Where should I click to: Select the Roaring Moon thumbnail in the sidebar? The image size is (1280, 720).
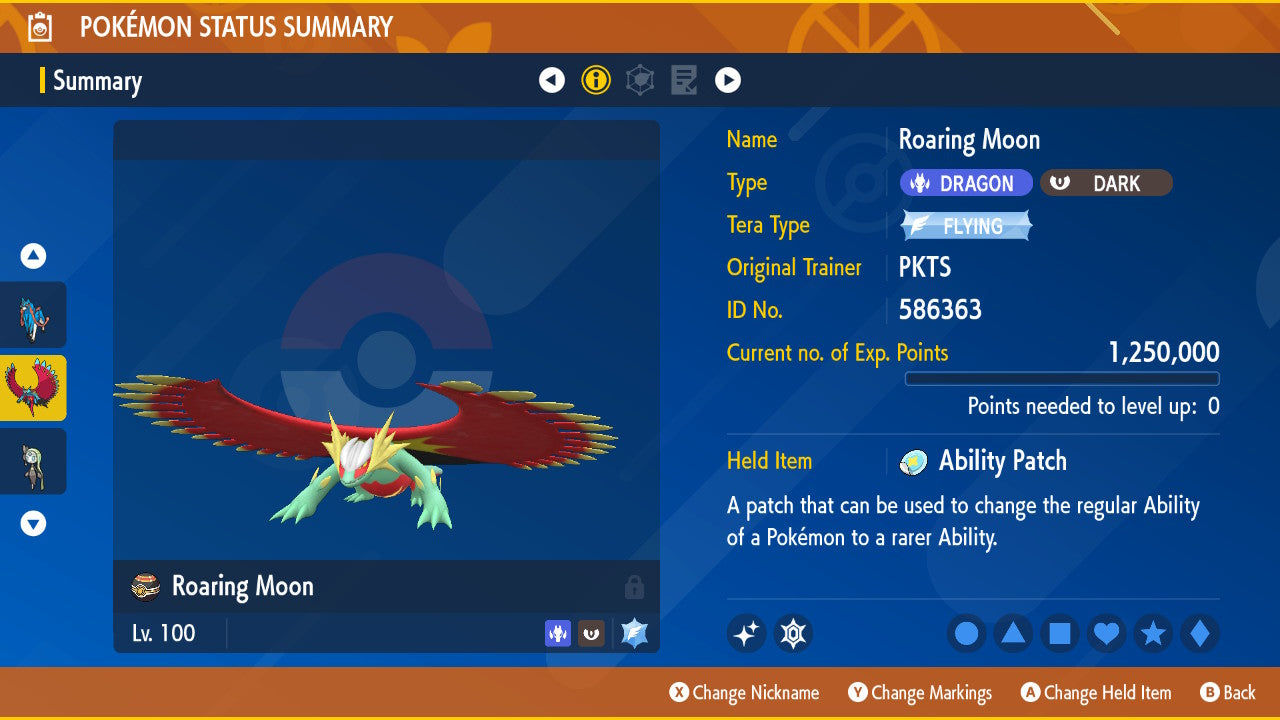[x=34, y=390]
